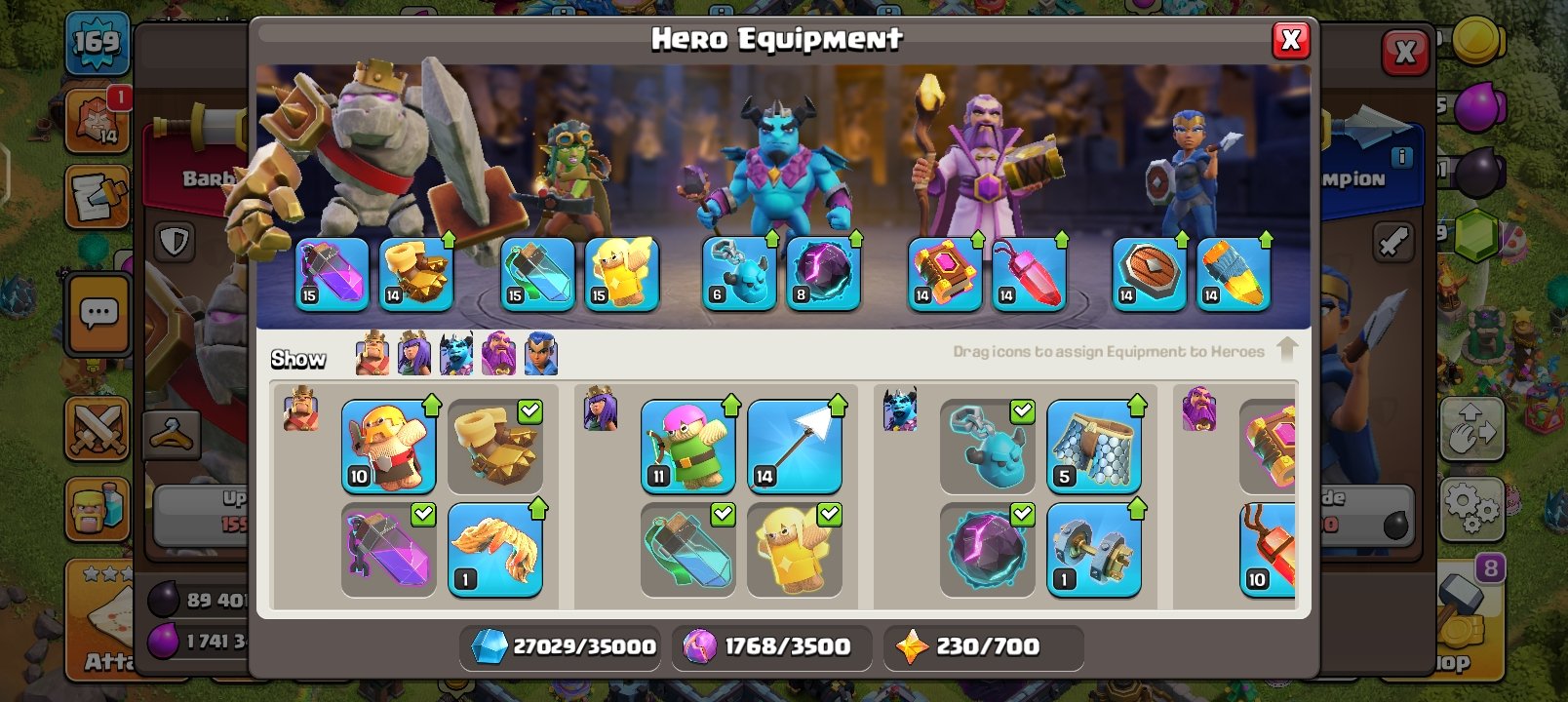
Task: Click the Shiny Ore counter showing 27029/35000
Action: pos(560,645)
